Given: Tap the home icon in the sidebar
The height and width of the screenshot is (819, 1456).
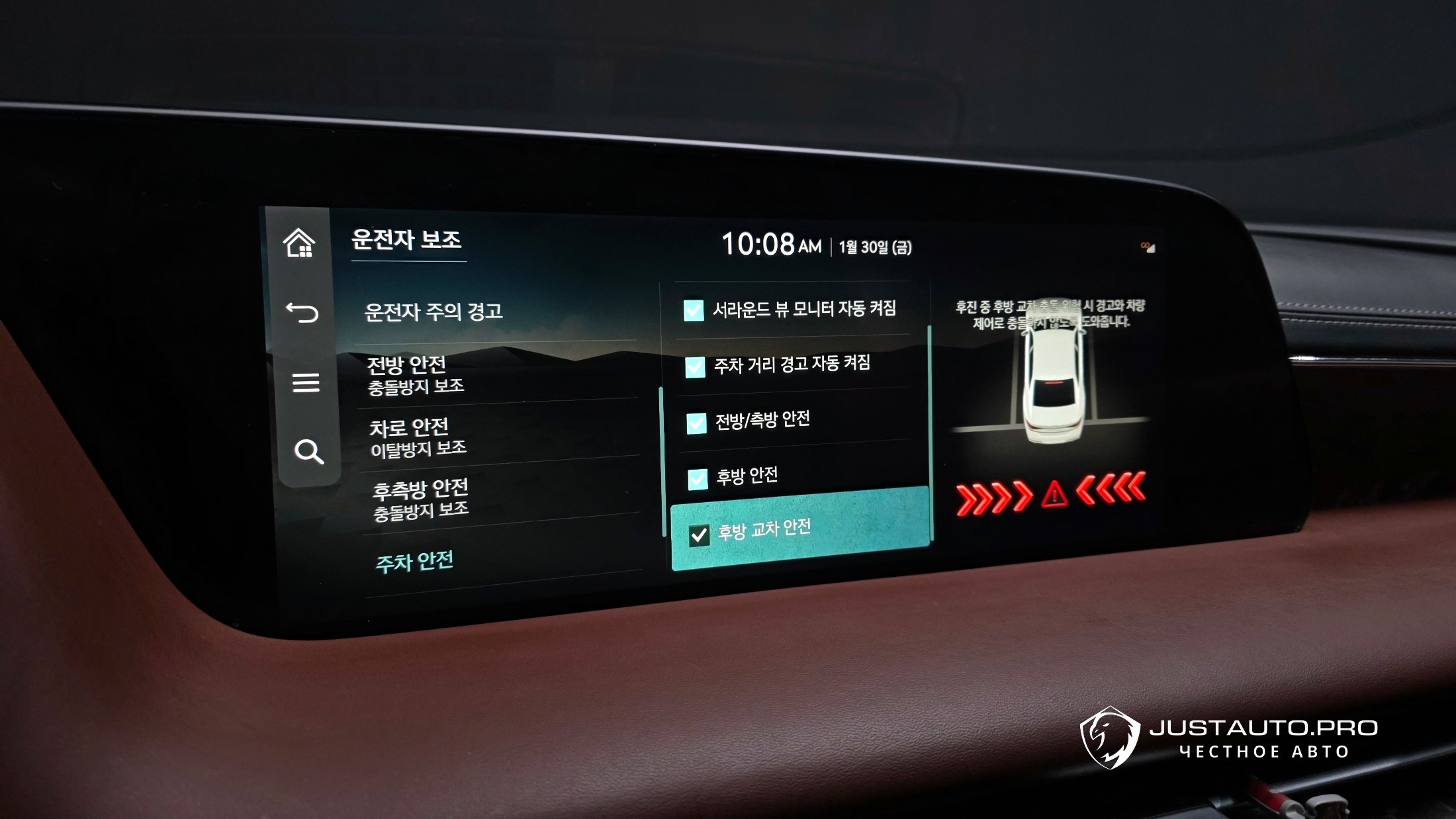Looking at the screenshot, I should click(299, 243).
